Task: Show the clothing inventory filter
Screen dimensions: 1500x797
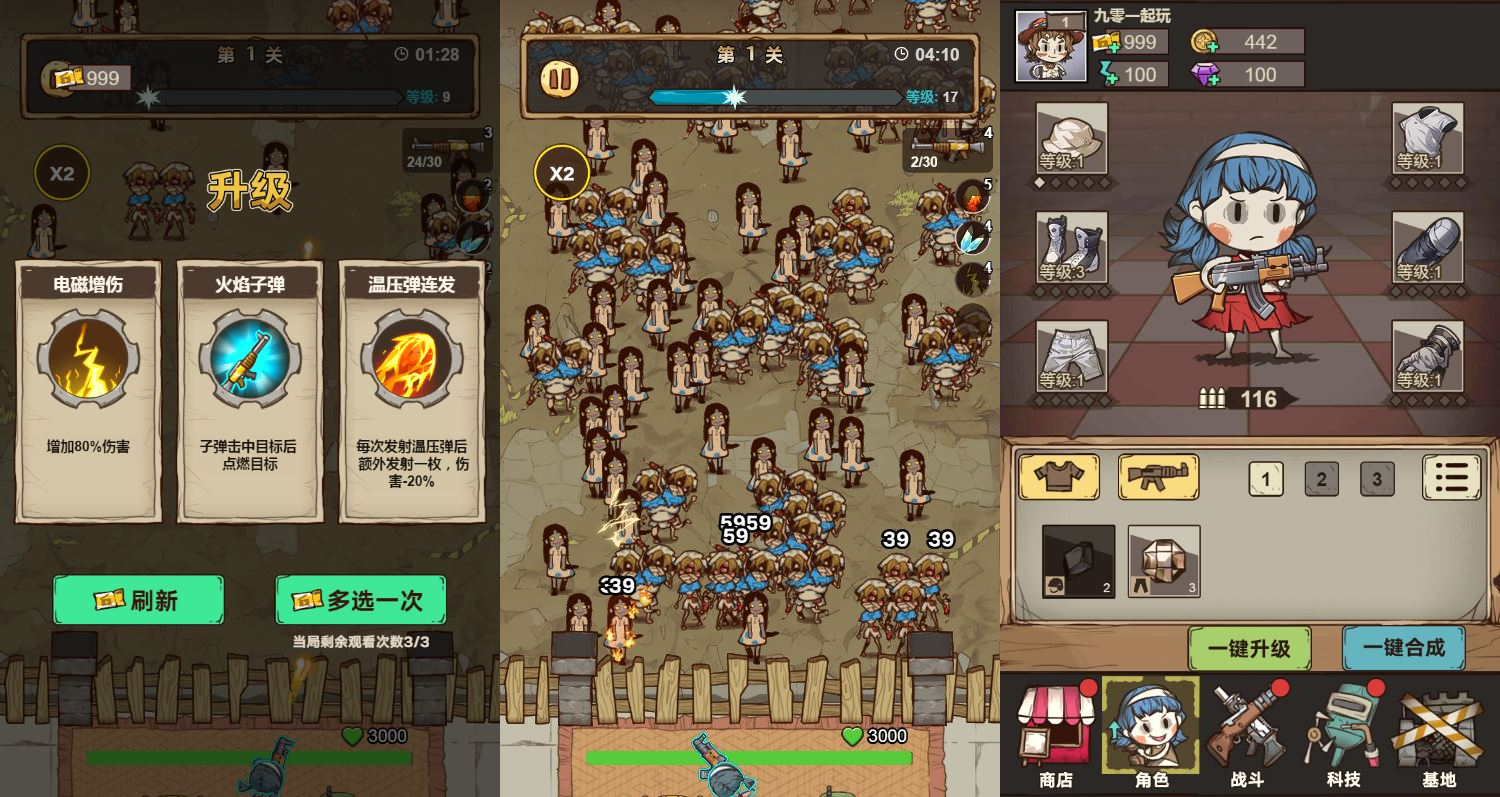Action: pos(1058,477)
